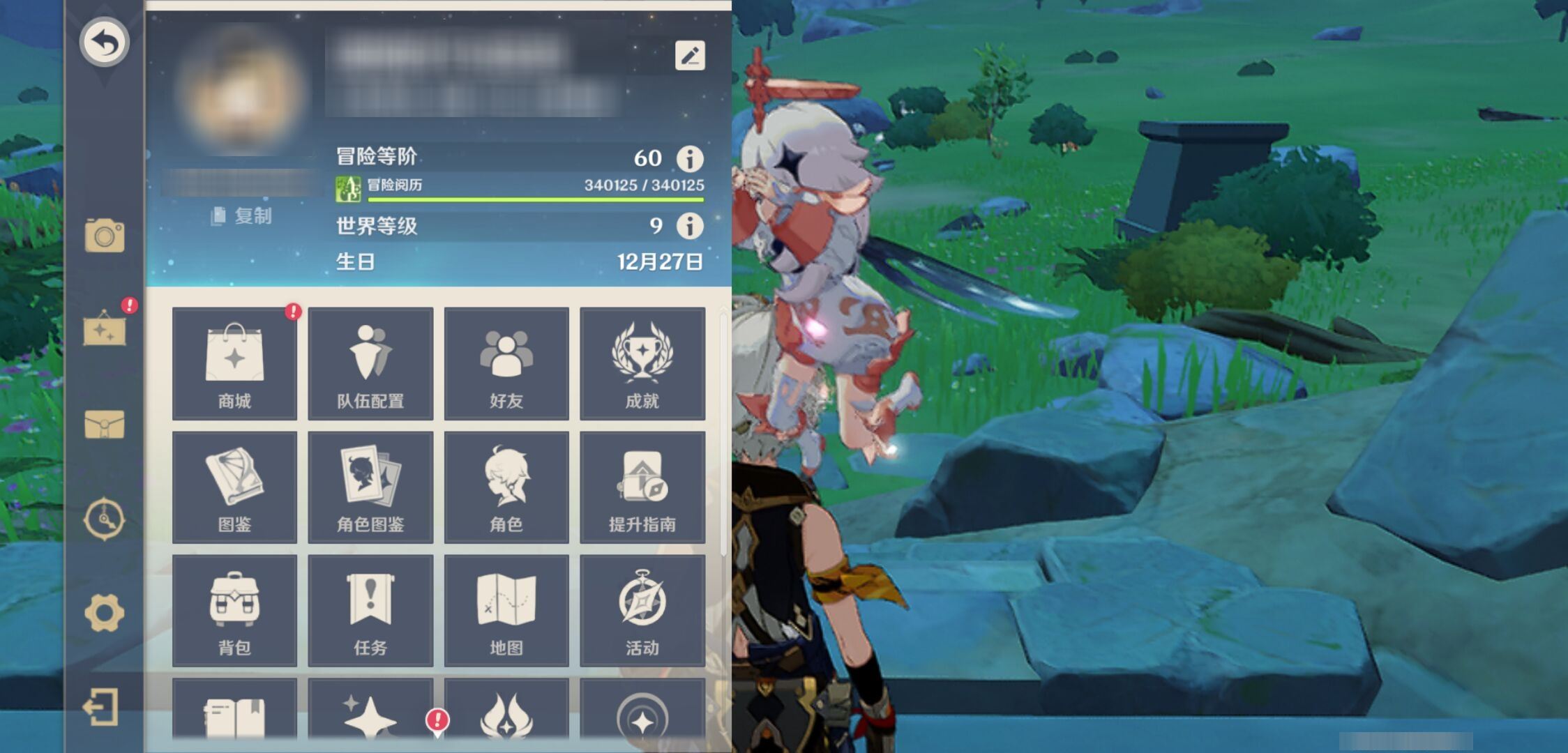Open the mail envelope icon
Screen dimensions: 1568x753
[105, 424]
